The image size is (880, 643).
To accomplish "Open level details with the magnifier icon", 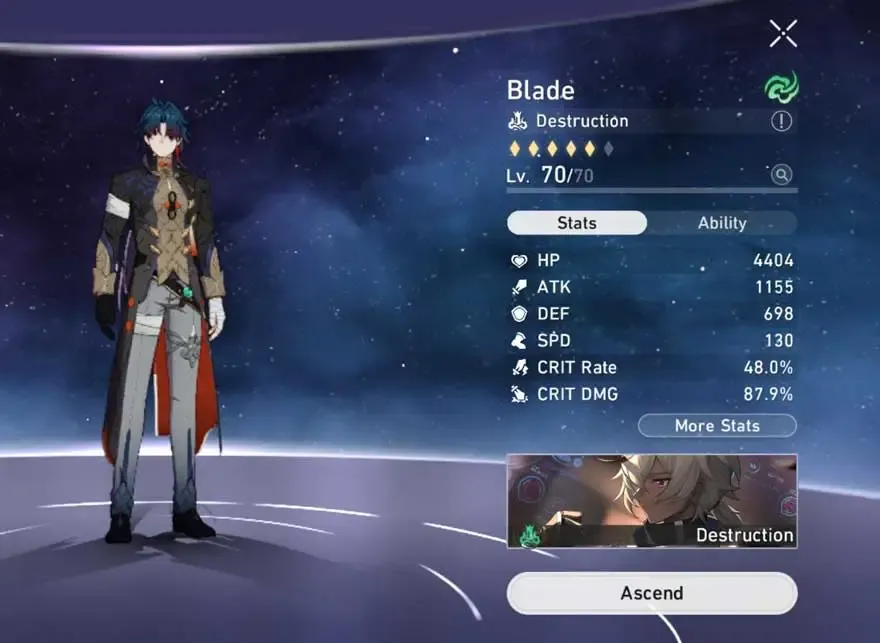I will pos(781,175).
